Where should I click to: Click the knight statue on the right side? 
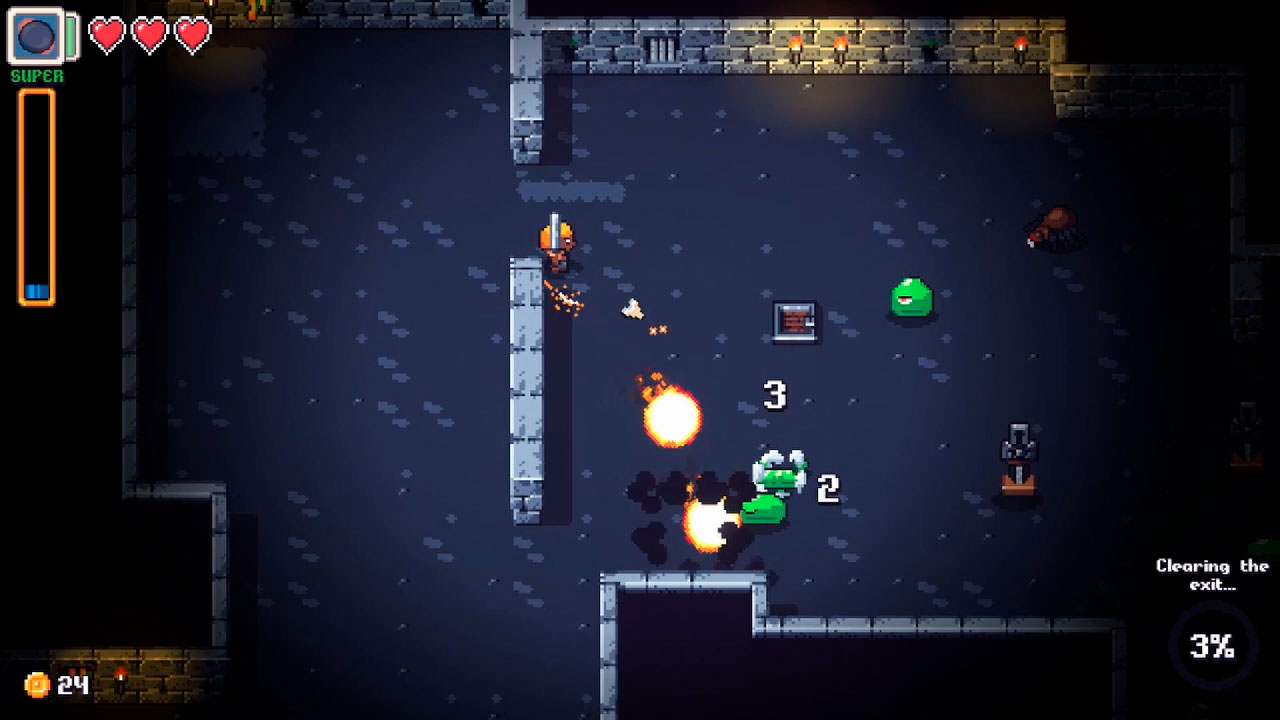click(1017, 455)
